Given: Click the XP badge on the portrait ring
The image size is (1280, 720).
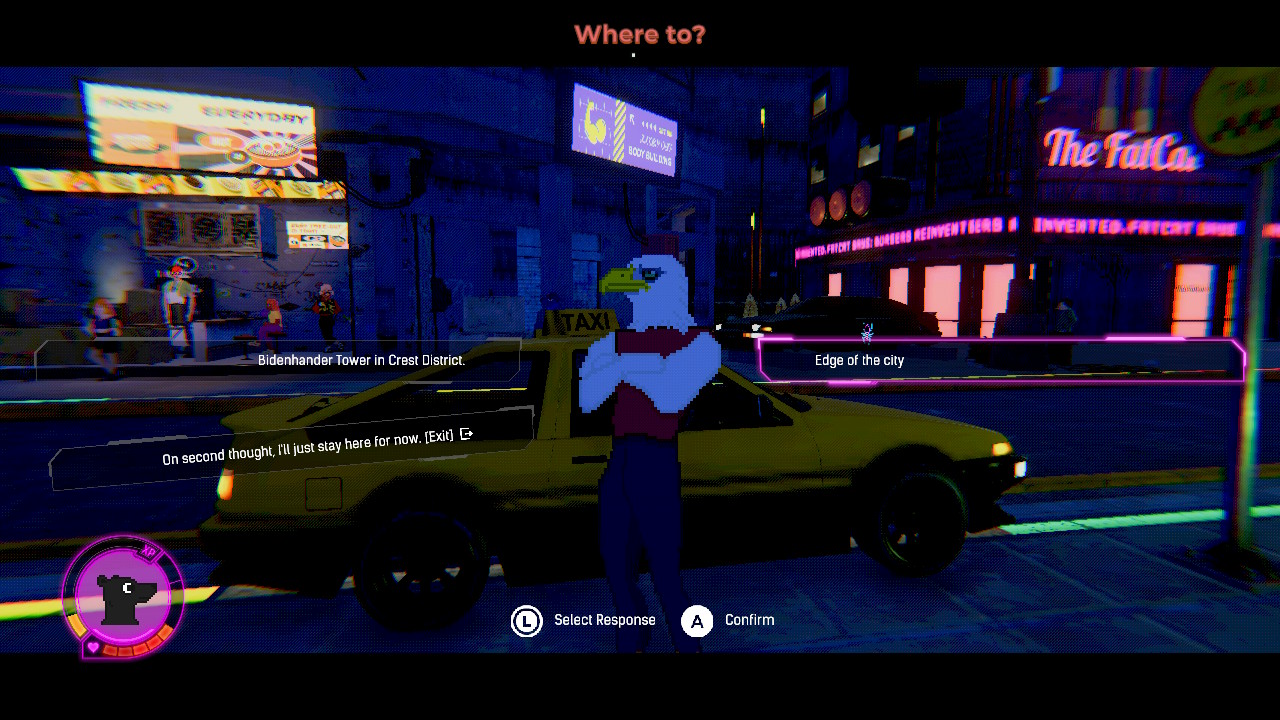Looking at the screenshot, I should (x=147, y=551).
